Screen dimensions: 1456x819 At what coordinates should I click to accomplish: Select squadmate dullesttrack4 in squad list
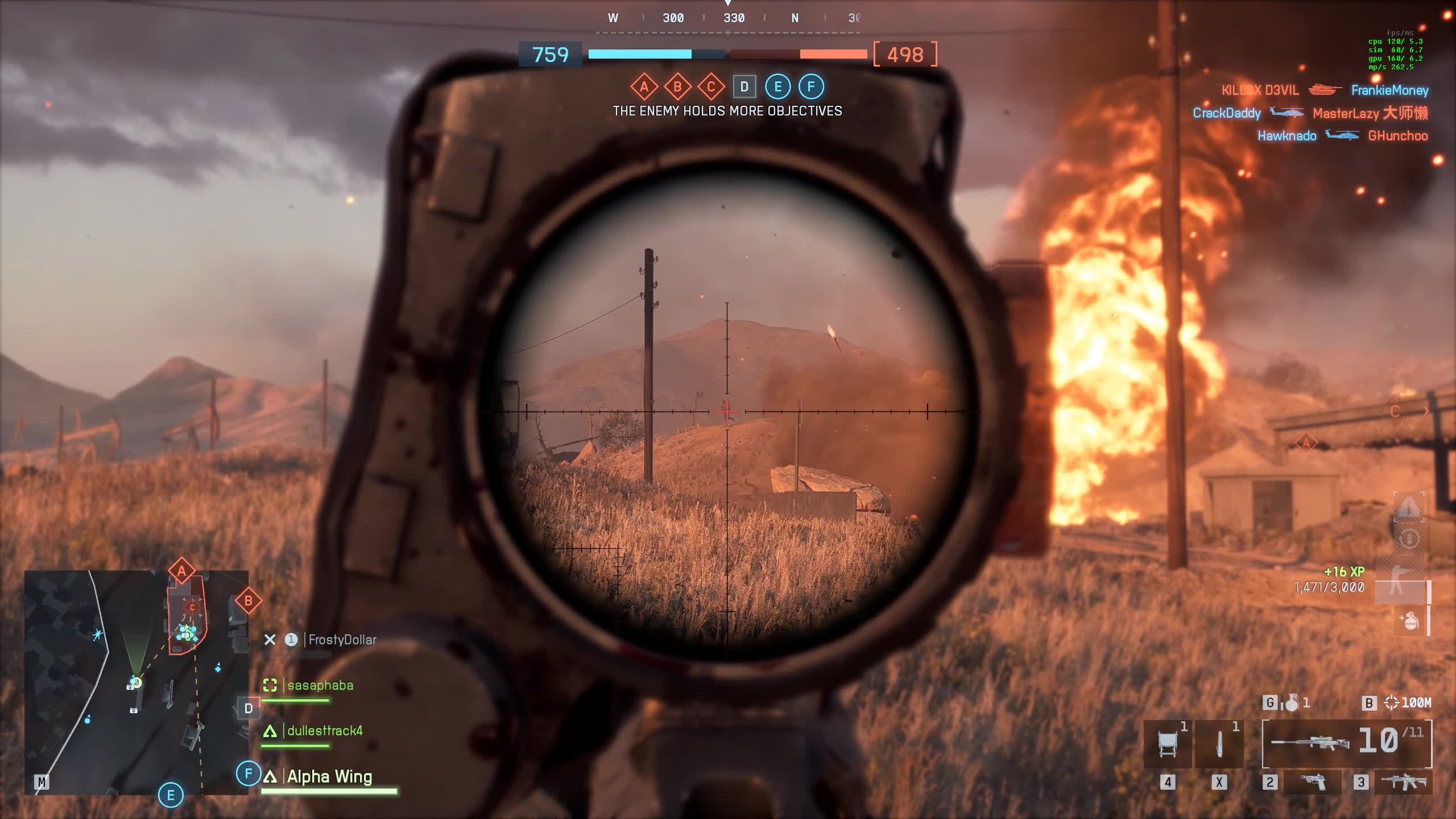pos(324,731)
